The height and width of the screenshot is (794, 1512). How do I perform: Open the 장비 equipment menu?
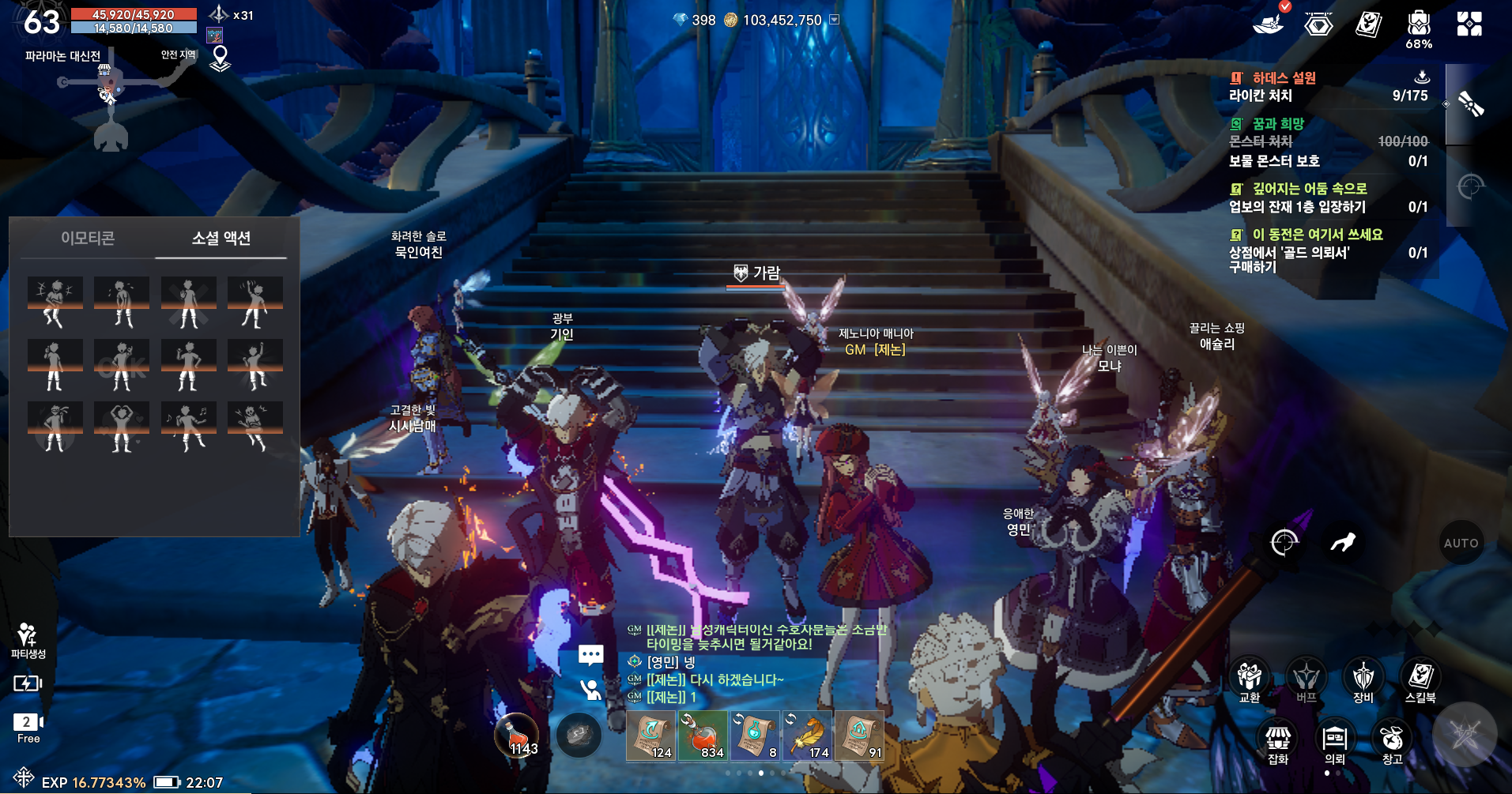[x=1363, y=679]
